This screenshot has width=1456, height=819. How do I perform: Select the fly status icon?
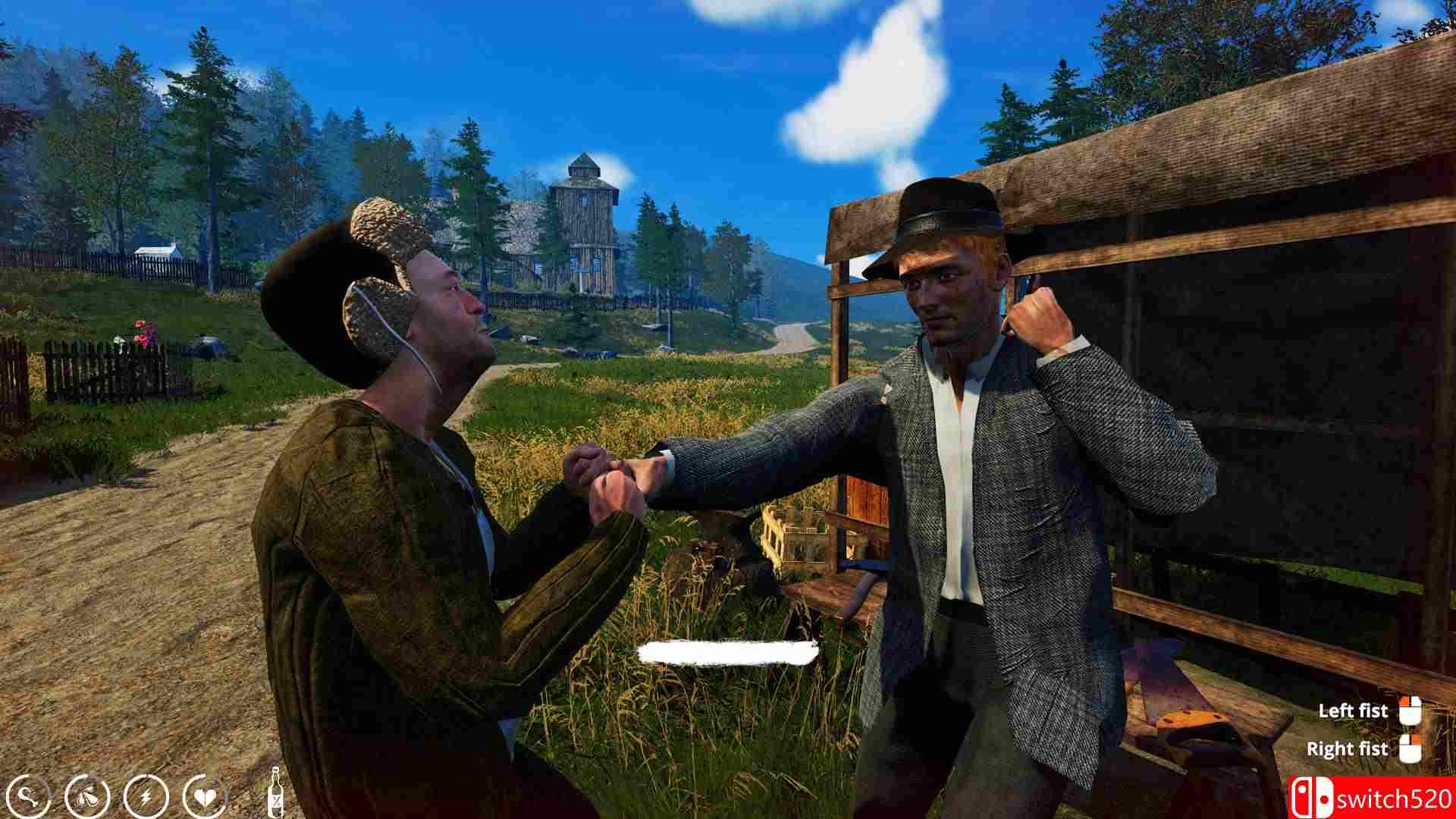click(x=85, y=795)
